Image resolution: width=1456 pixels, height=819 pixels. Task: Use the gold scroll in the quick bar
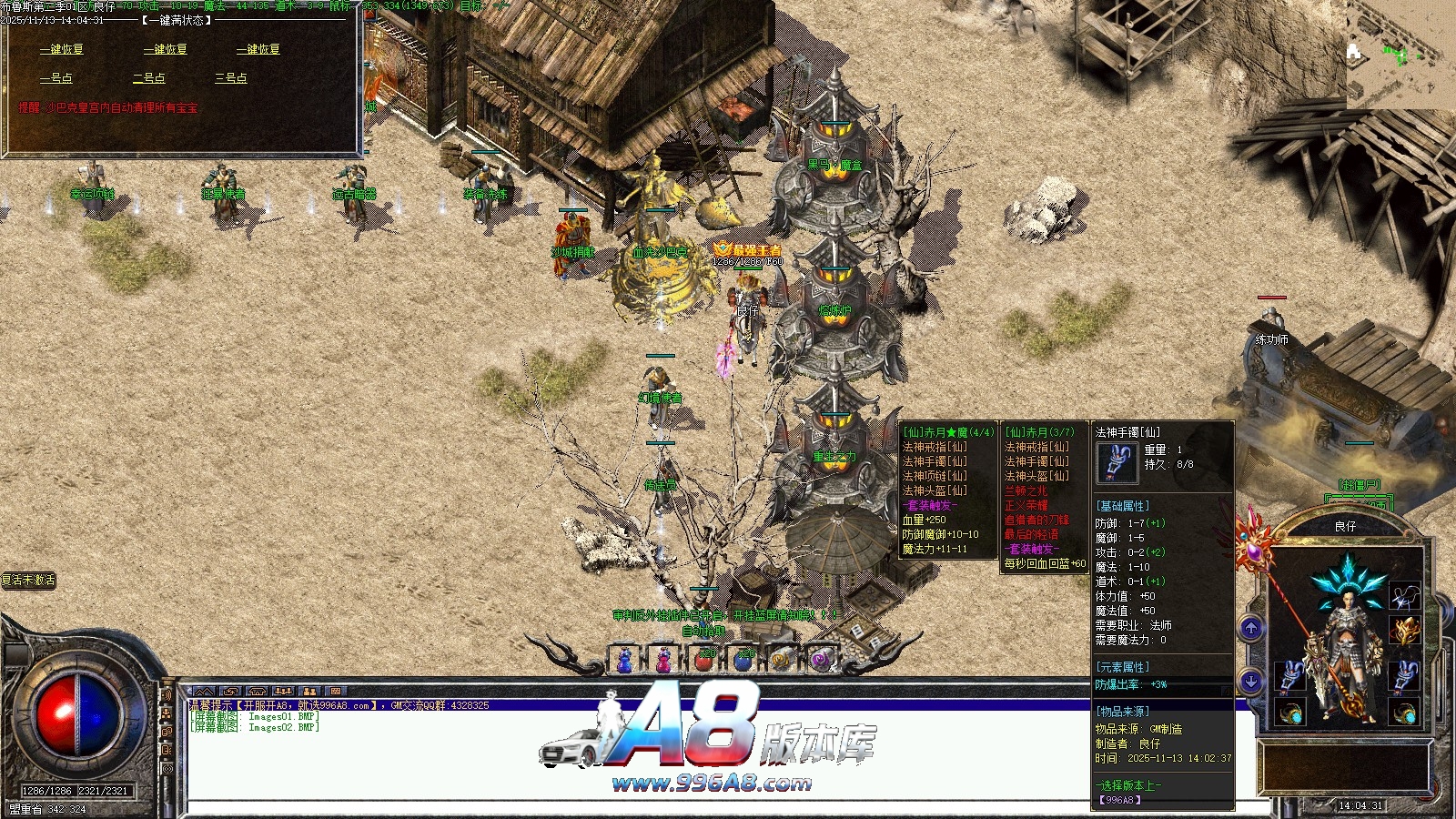coord(782,661)
